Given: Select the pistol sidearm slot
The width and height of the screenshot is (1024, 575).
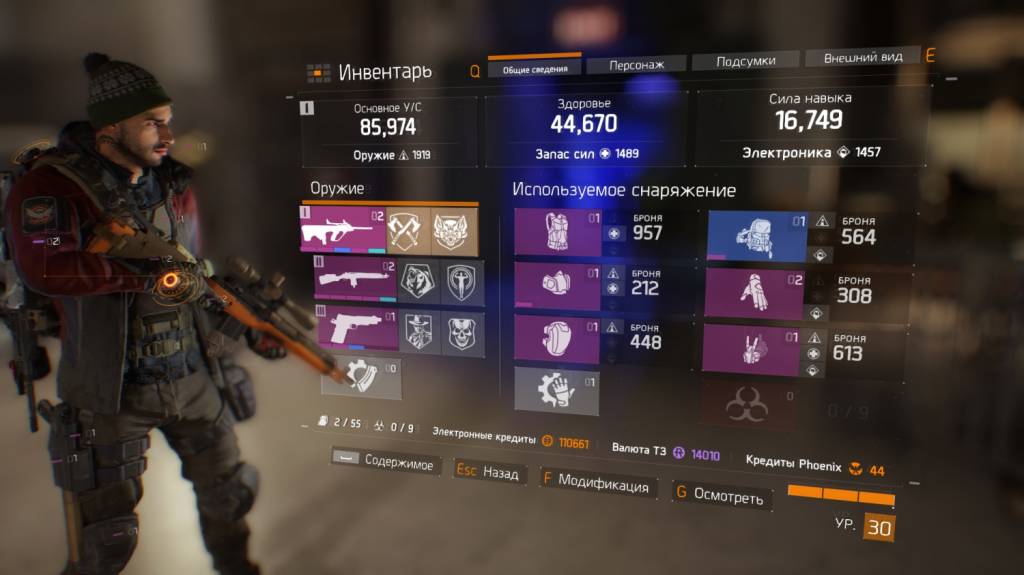Looking at the screenshot, I should (x=356, y=331).
